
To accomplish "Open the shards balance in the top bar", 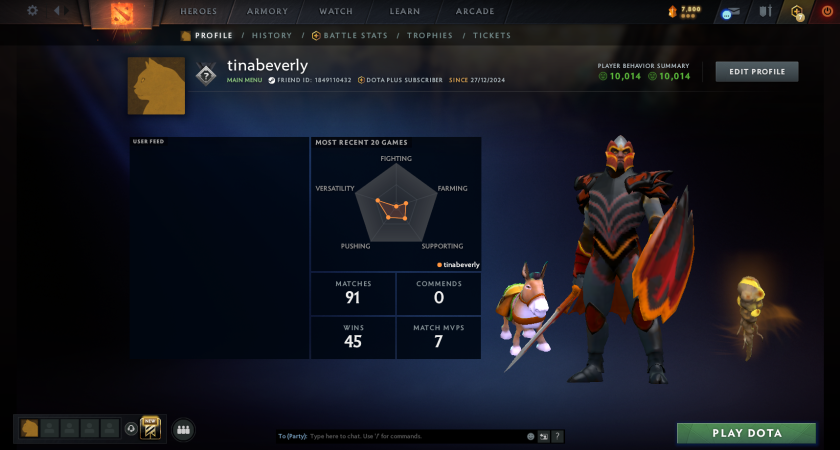I will click(684, 12).
